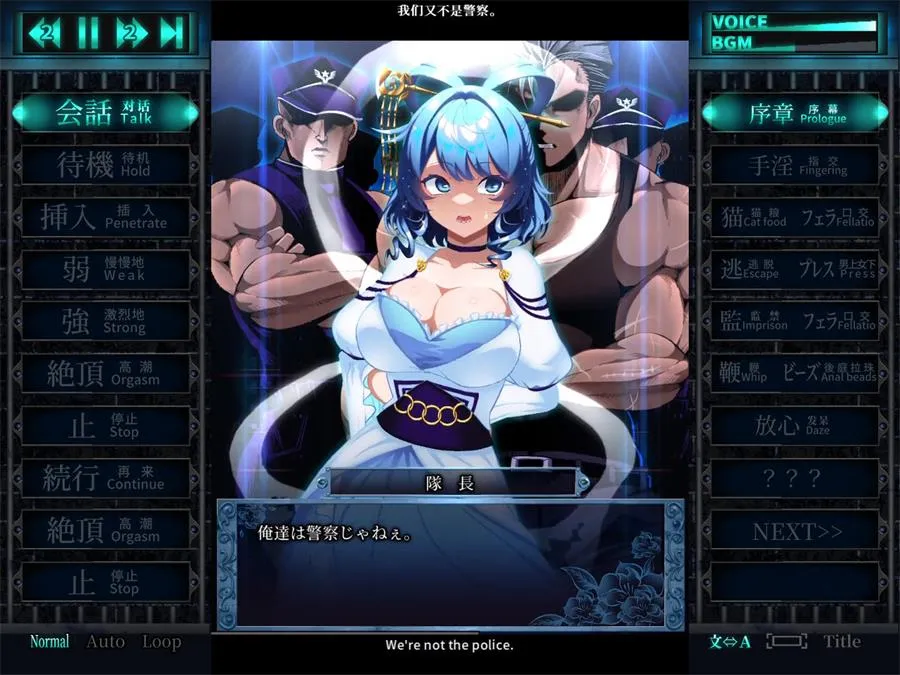Select the Weak intensity button
This screenshot has height=675, width=900.
point(105,269)
